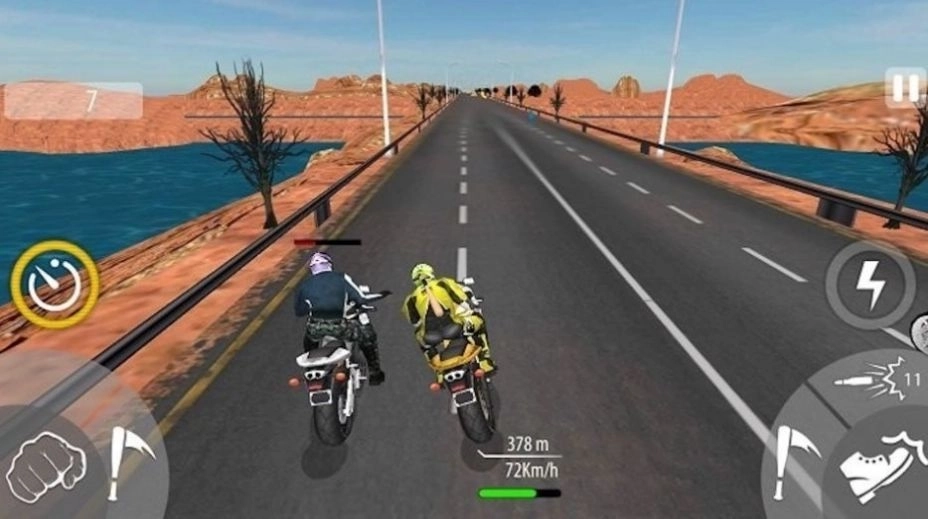Screen dimensions: 928x519
Task: Throw a punch with the fist icon
Action: point(46,464)
